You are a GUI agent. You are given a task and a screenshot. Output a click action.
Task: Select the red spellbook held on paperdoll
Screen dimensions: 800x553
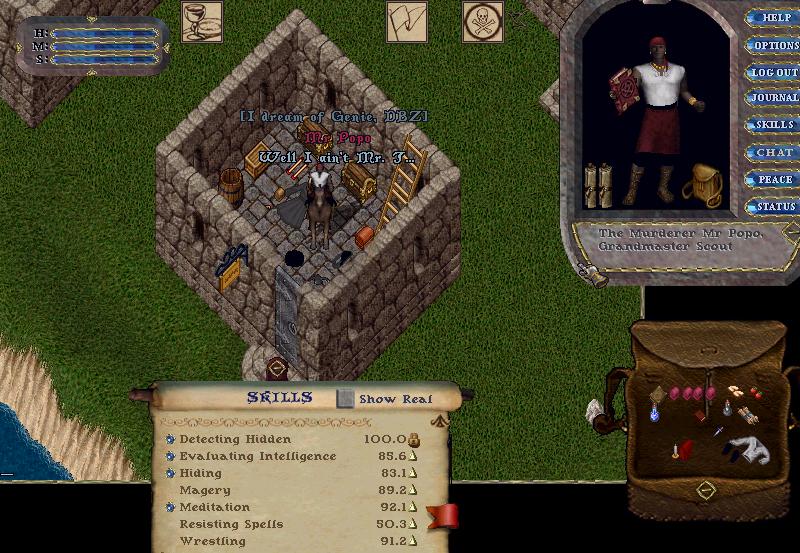626,92
